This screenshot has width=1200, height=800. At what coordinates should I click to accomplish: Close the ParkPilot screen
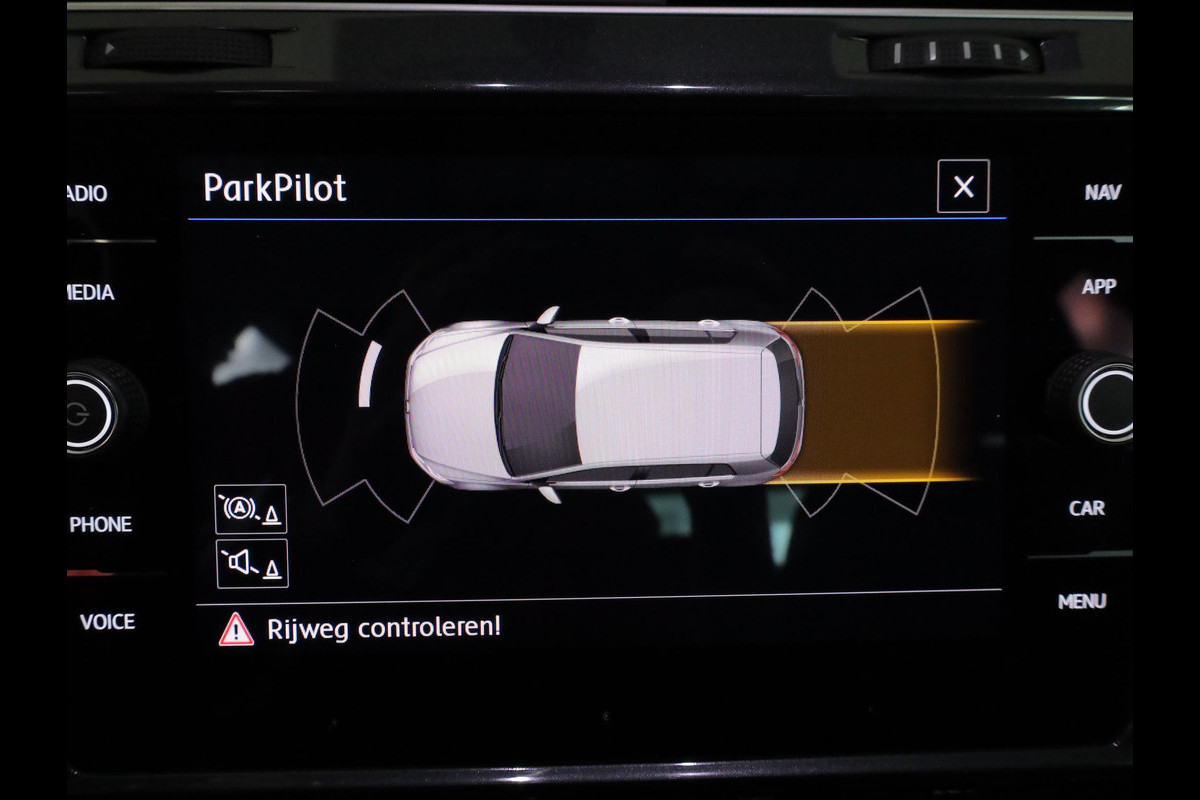pos(963,187)
